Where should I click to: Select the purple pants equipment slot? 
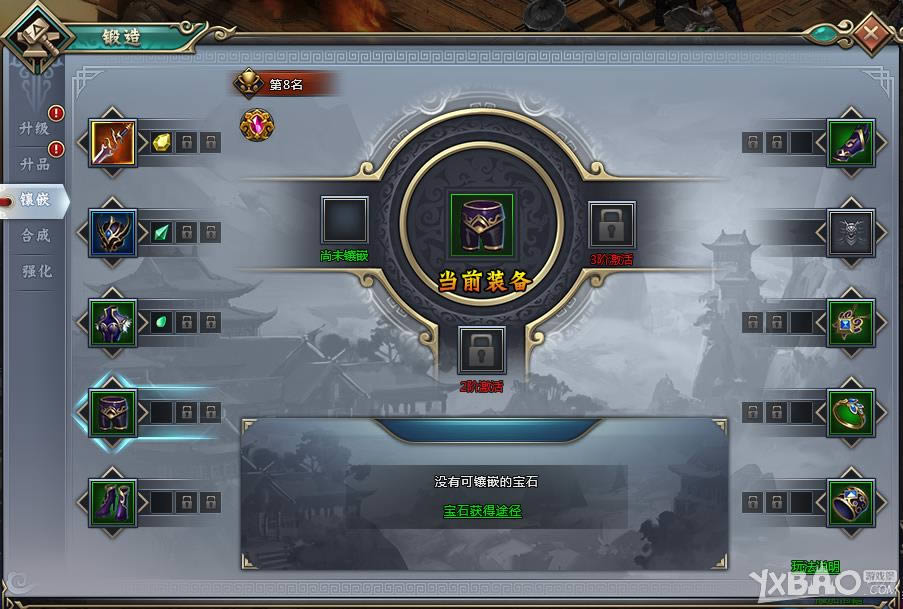[x=113, y=412]
